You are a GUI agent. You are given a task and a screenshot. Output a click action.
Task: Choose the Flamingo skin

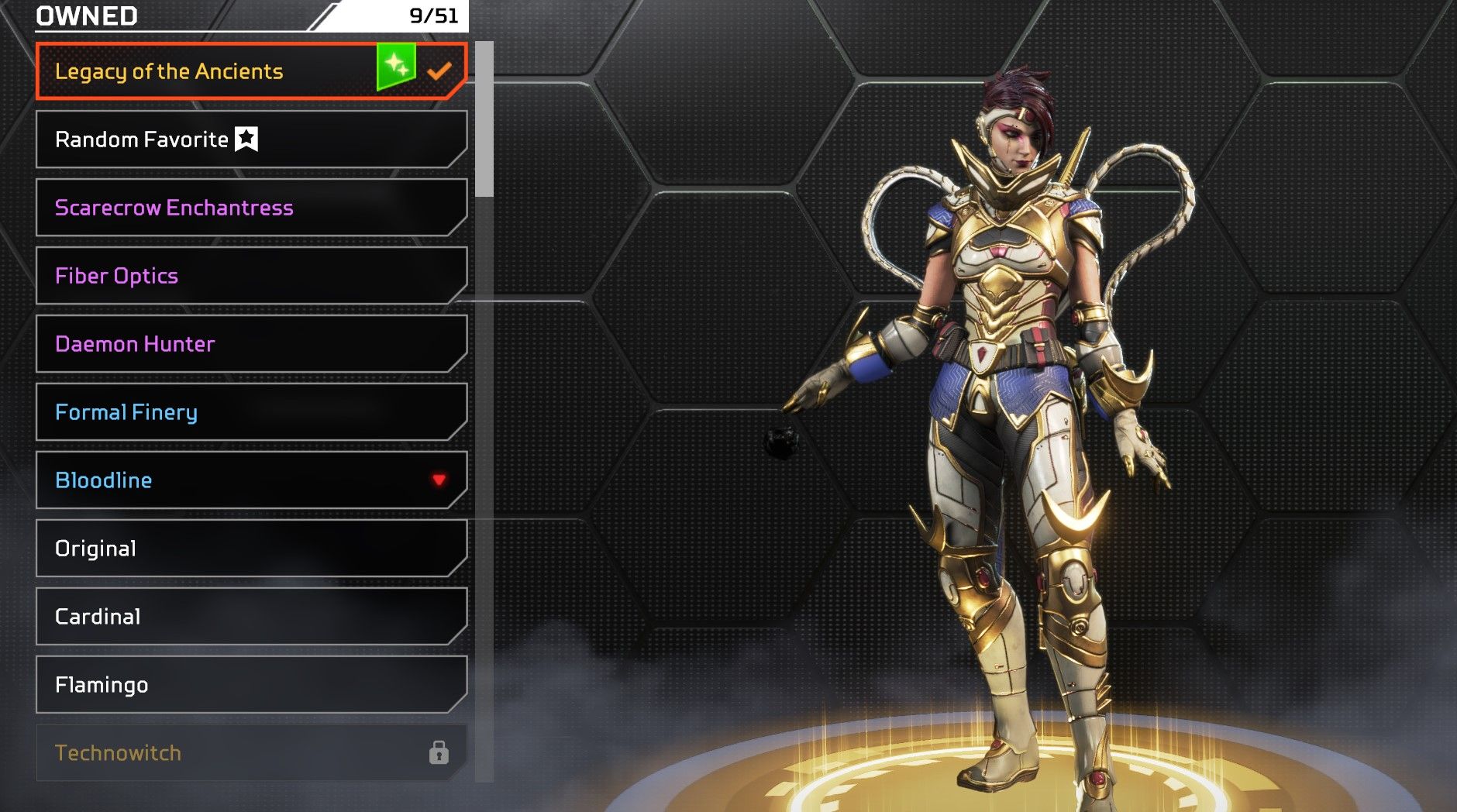pyautogui.click(x=250, y=685)
